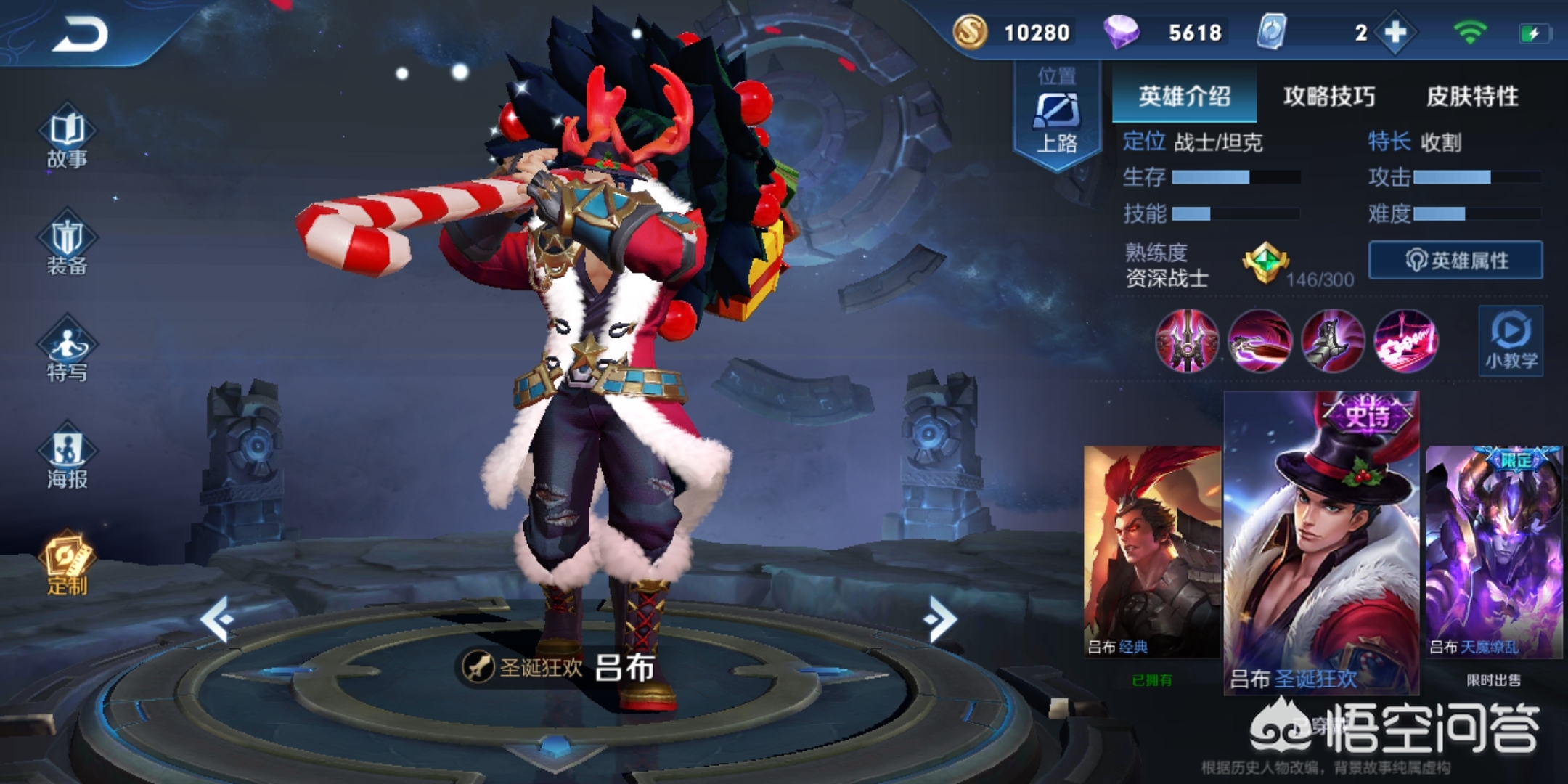Switch to the 皮肤特性 tab

pos(1472,96)
